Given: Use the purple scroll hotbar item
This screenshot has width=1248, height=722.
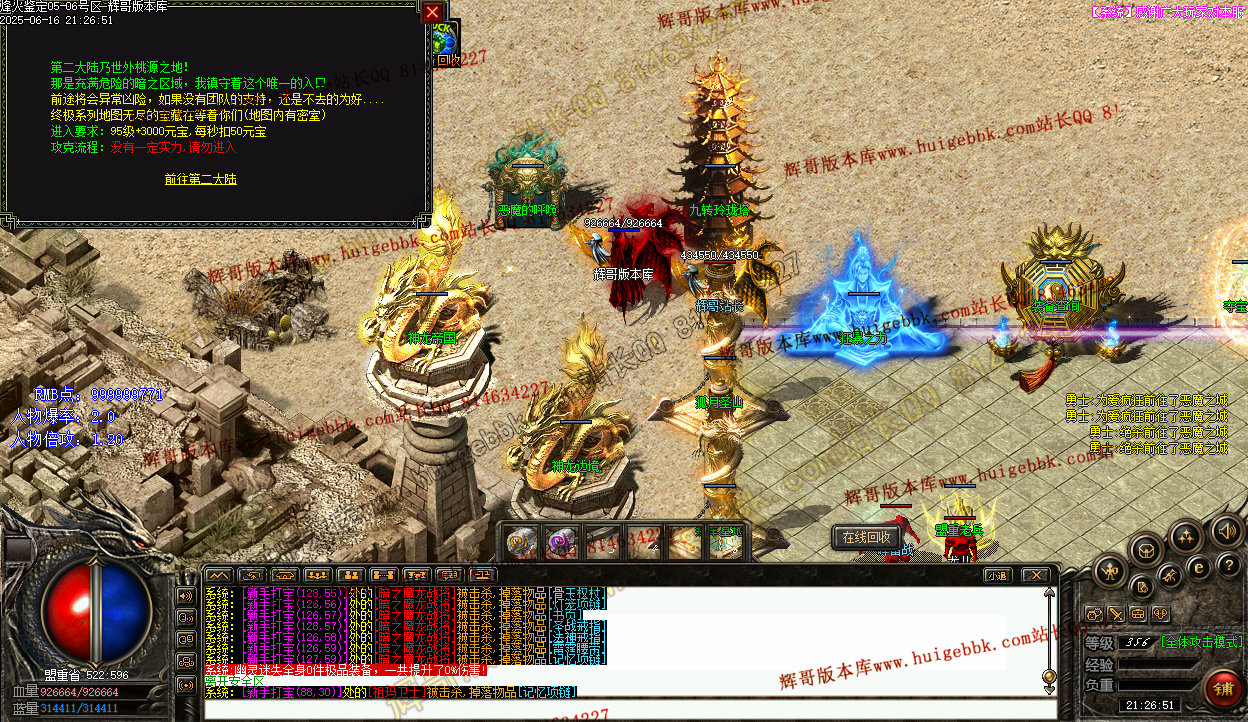Looking at the screenshot, I should 560,543.
